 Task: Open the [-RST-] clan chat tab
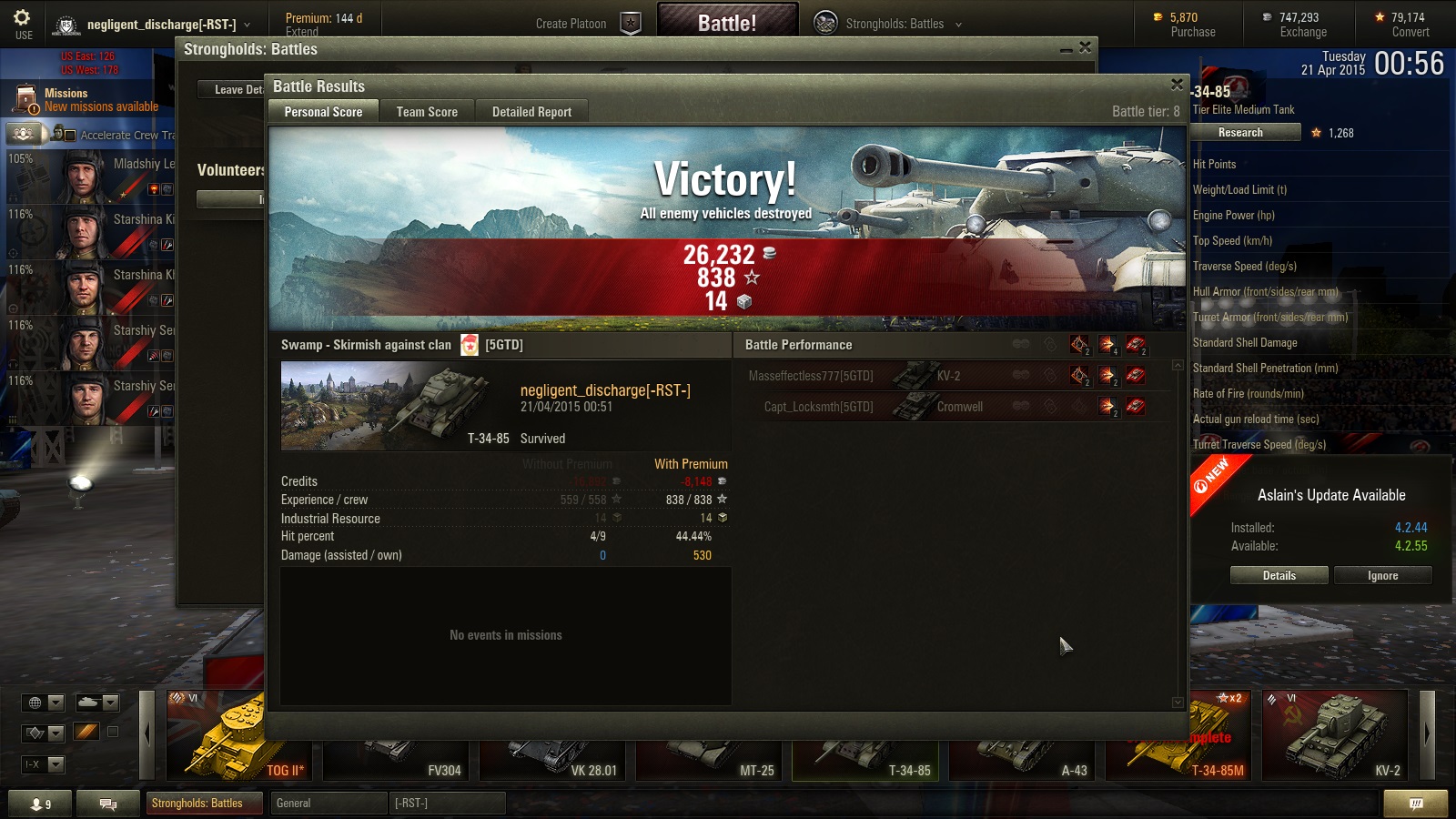(446, 803)
